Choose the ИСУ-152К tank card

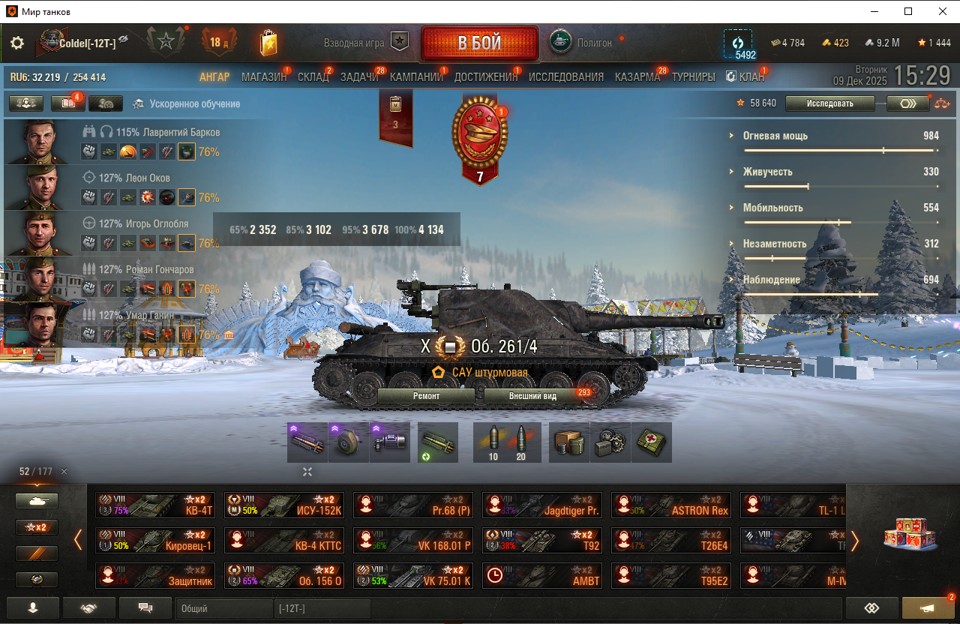284,505
